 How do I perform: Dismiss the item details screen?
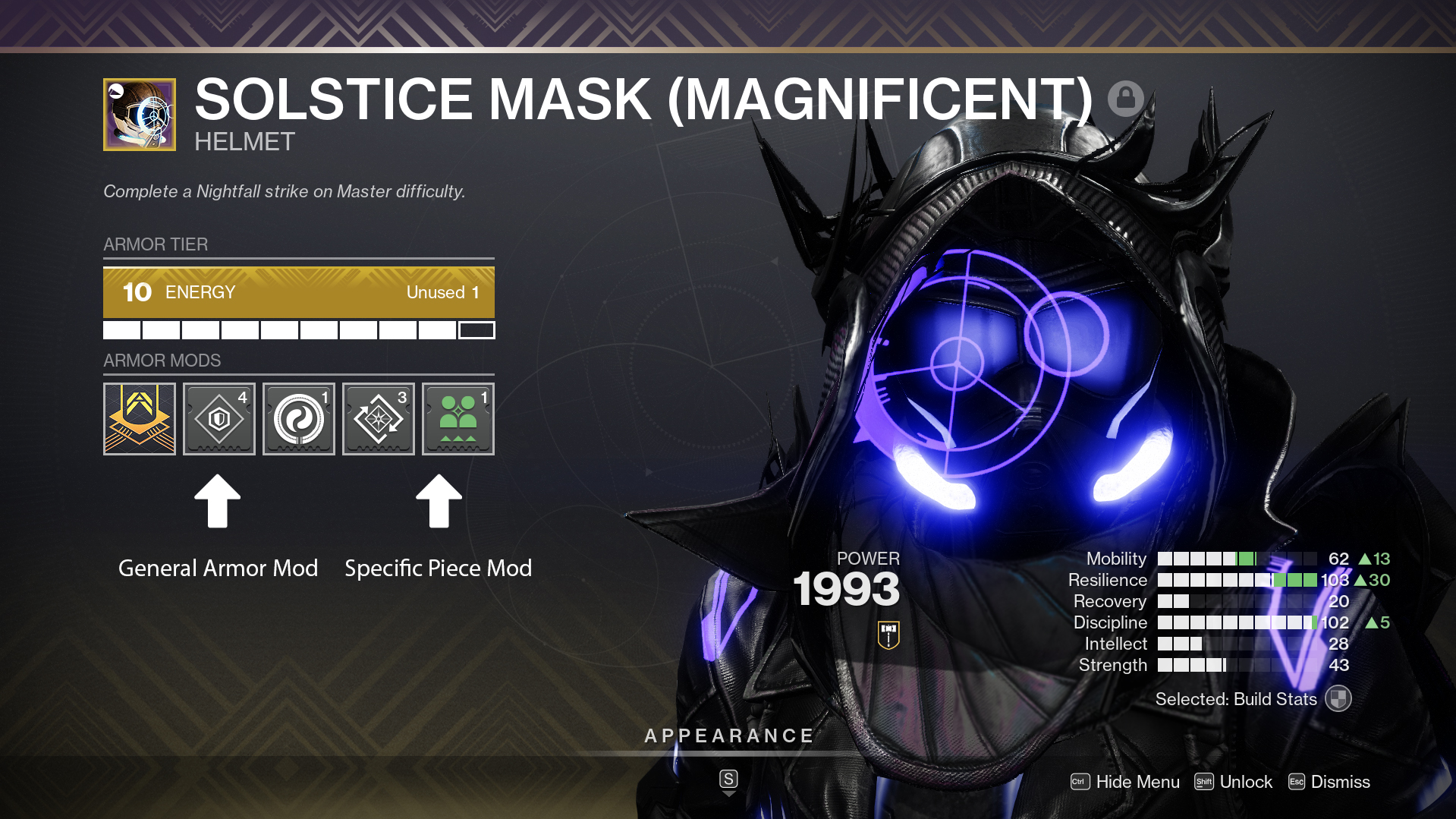click(1329, 782)
